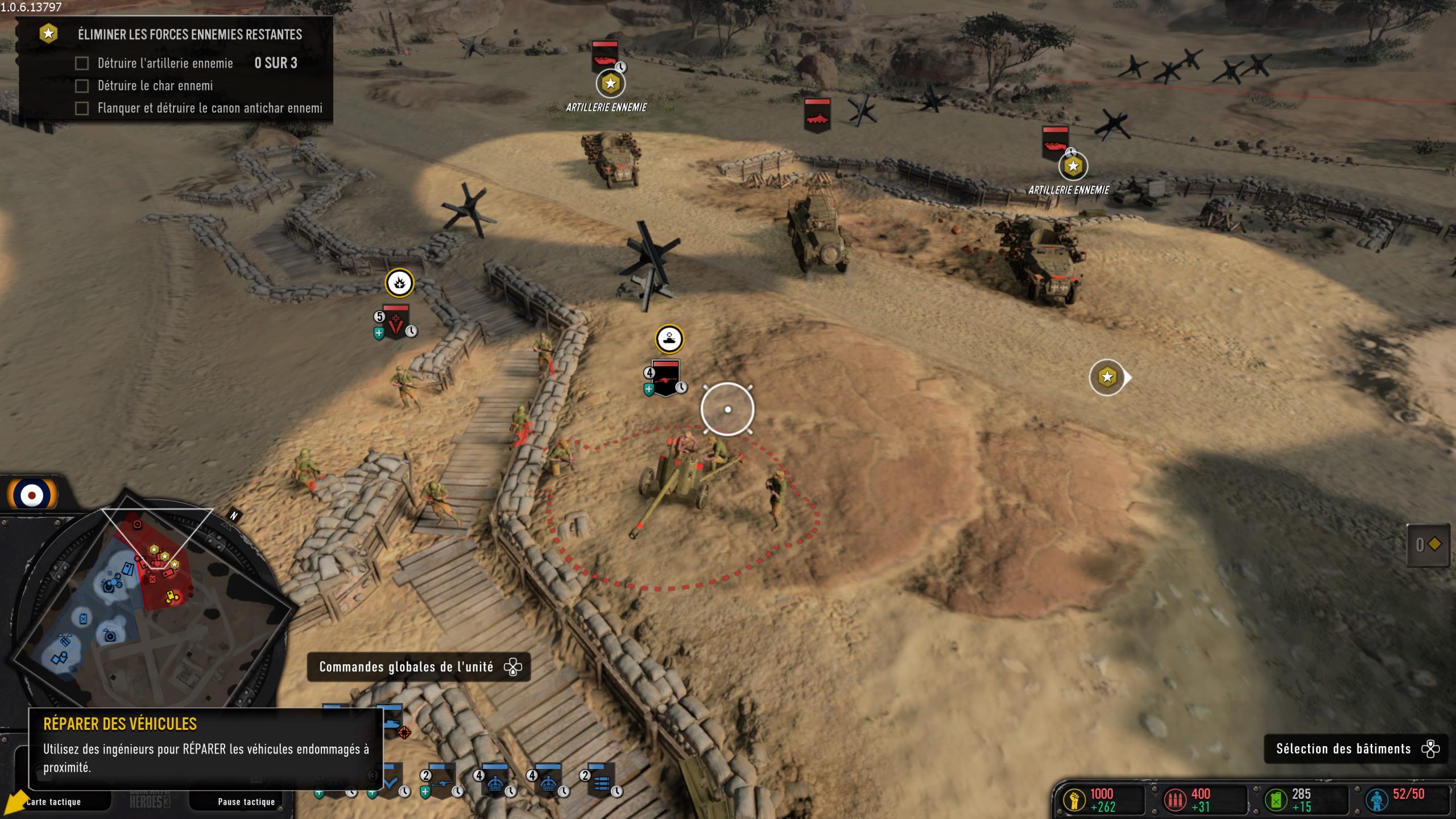Viewport: 1456px width, 819px height.
Task: Click the left Artillerie Ennemie star marker
Action: click(x=610, y=83)
